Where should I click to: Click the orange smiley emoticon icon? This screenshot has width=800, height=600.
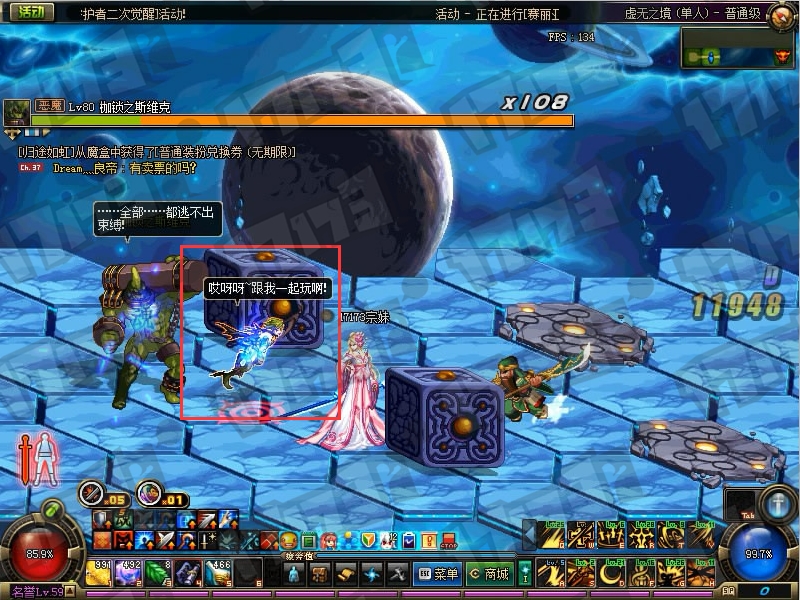pos(288,540)
